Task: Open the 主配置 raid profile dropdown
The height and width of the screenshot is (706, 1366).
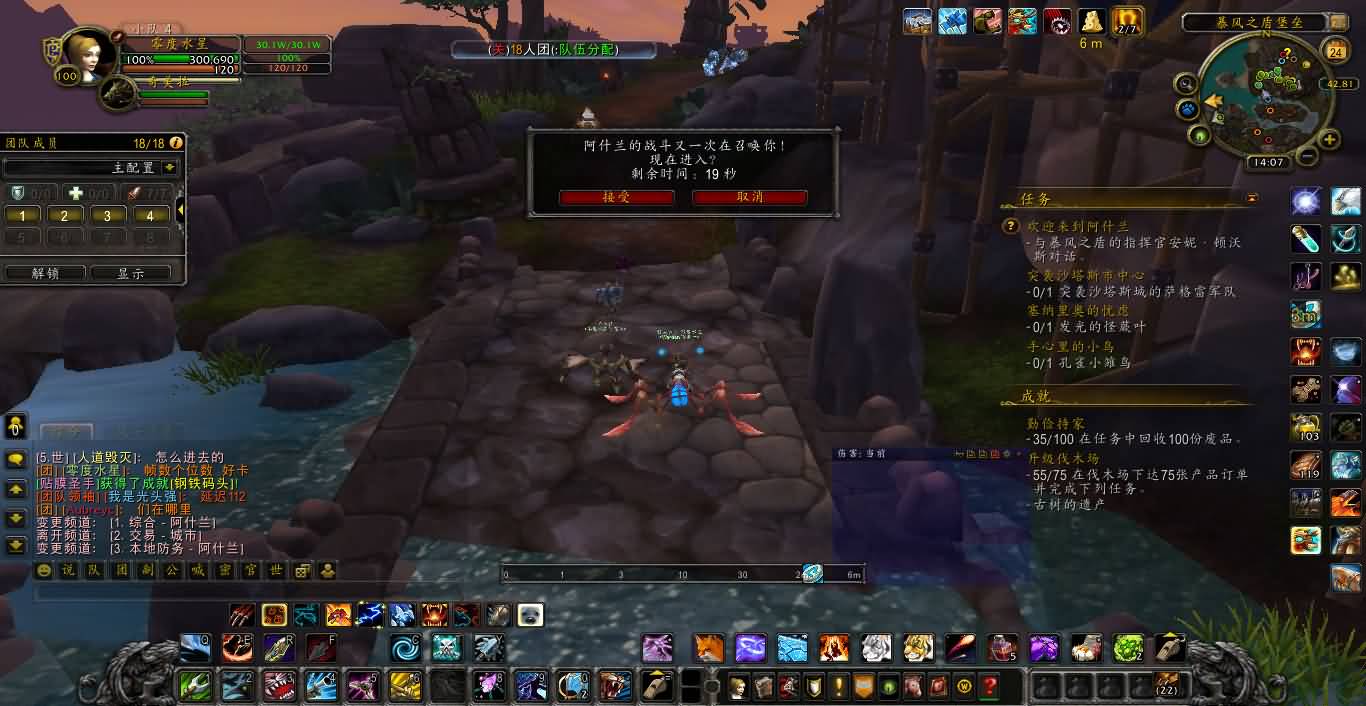Action: click(170, 167)
